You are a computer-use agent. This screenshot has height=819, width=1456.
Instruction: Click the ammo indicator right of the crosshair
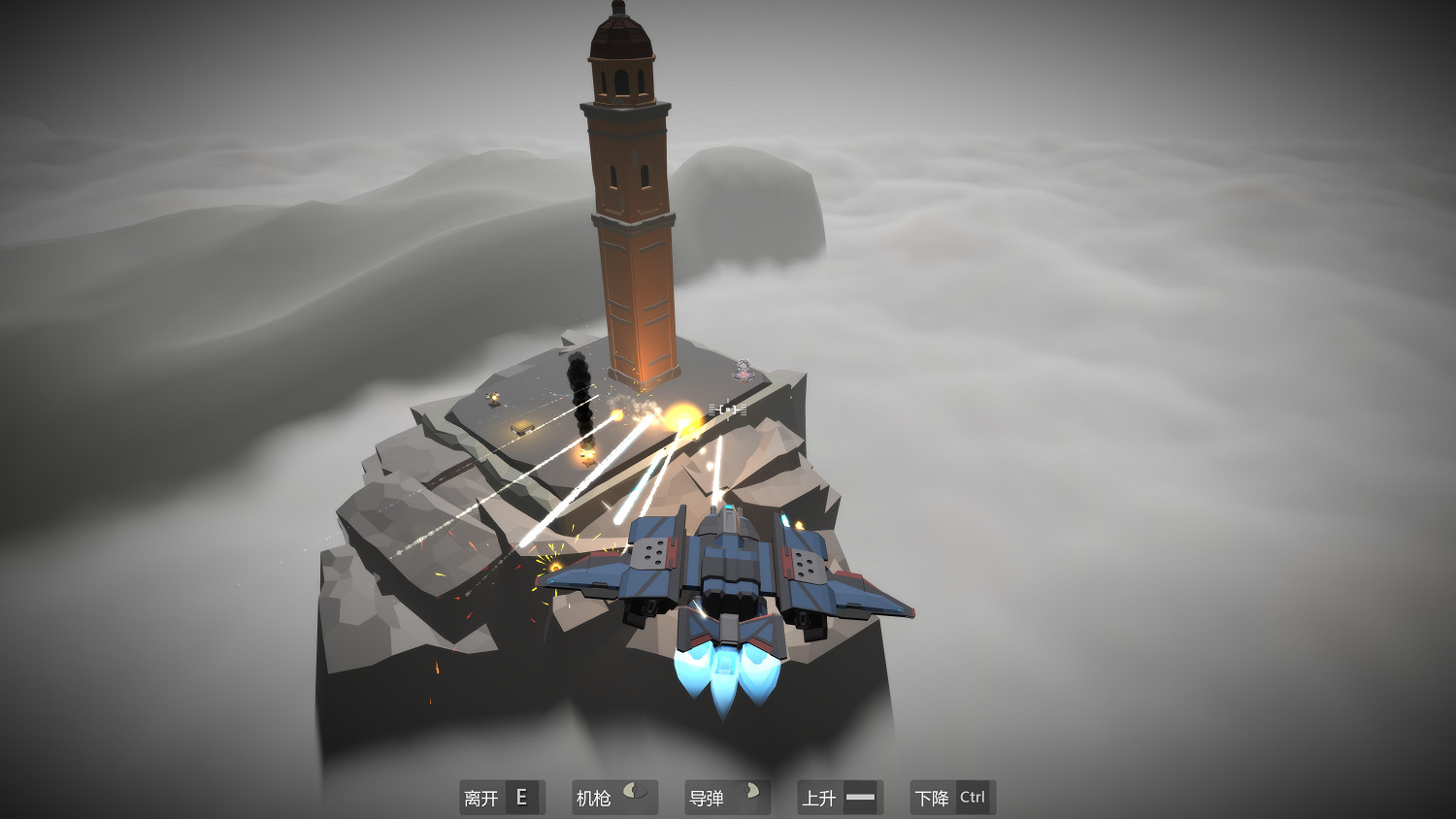744,409
